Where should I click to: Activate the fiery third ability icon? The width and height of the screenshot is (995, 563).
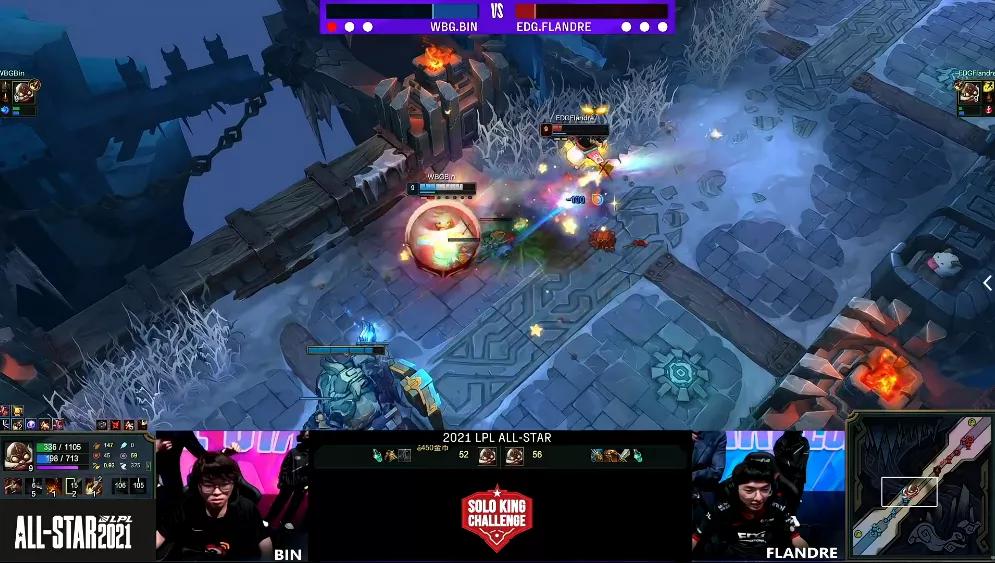(x=51, y=486)
